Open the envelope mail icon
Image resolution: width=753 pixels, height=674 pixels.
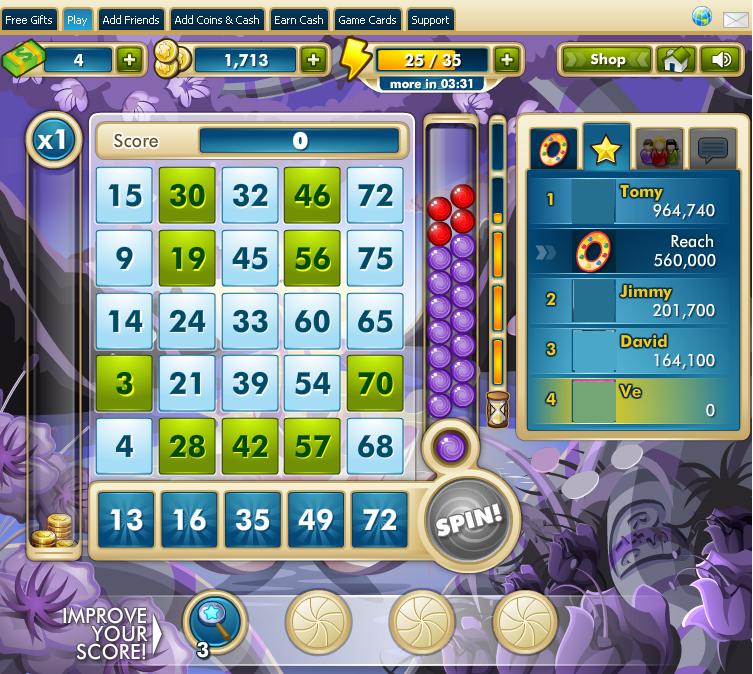[x=733, y=18]
